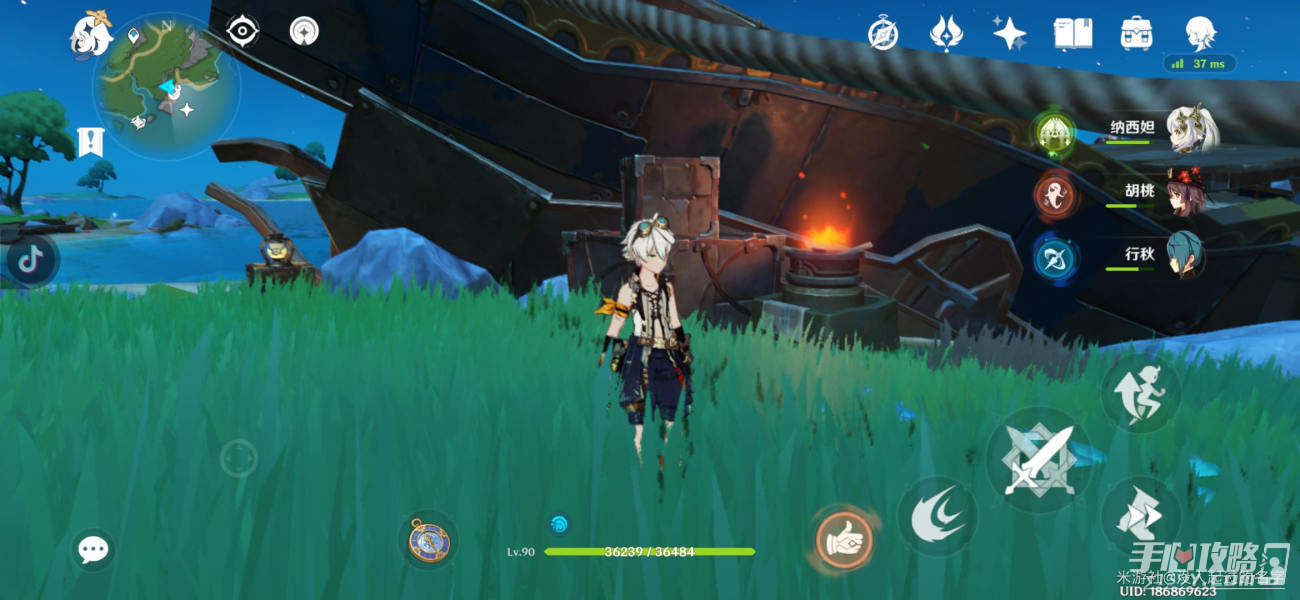Switch to party member 行秋
This screenshot has width=1300, height=600.
(x=1186, y=256)
